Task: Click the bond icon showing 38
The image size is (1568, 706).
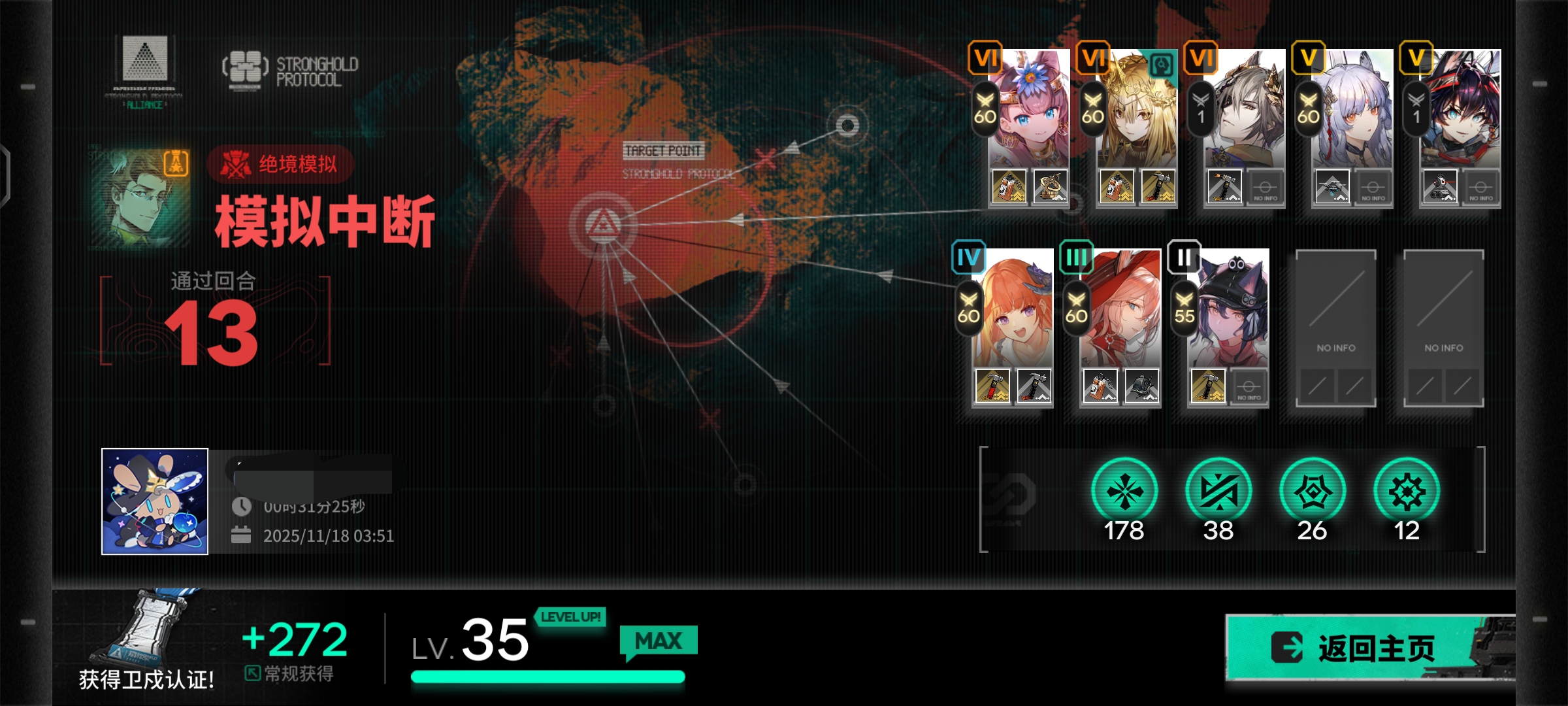Action: pos(1218,492)
